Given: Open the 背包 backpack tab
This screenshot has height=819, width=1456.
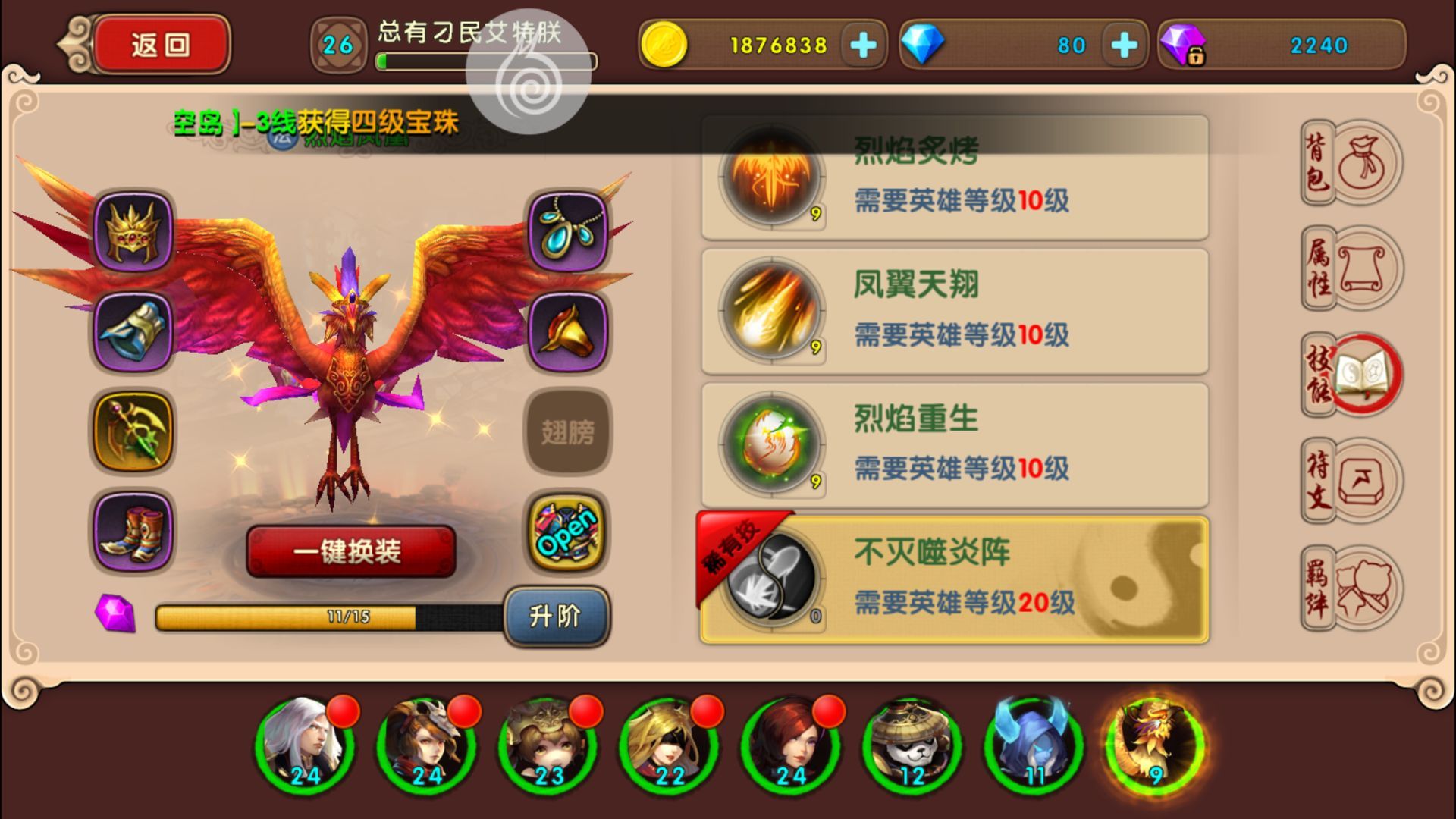Looking at the screenshot, I should pos(1352,163).
